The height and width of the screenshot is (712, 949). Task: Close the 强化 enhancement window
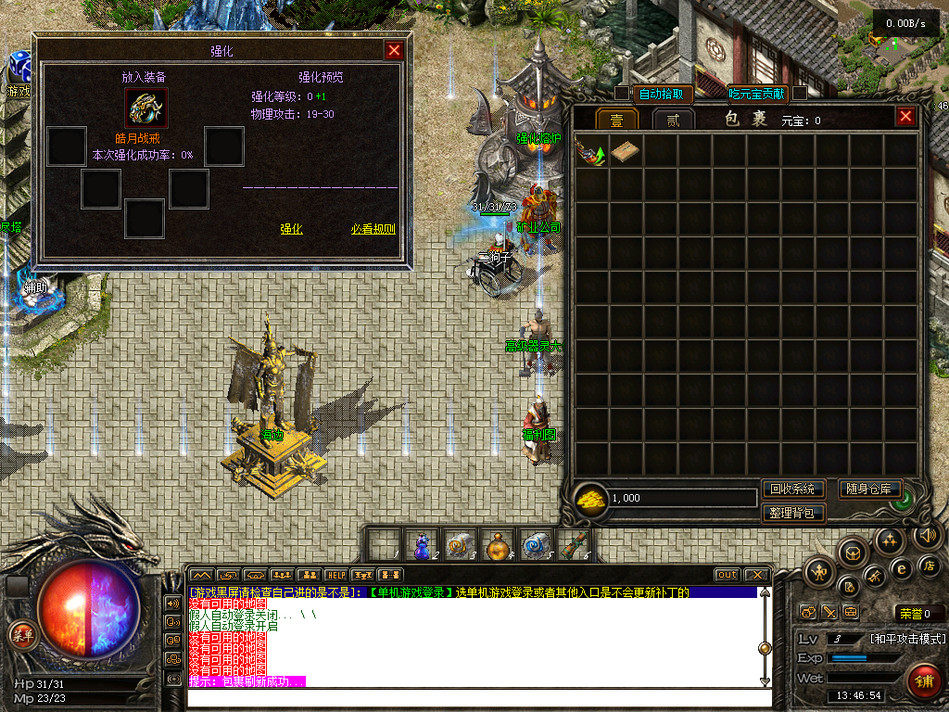pos(394,50)
